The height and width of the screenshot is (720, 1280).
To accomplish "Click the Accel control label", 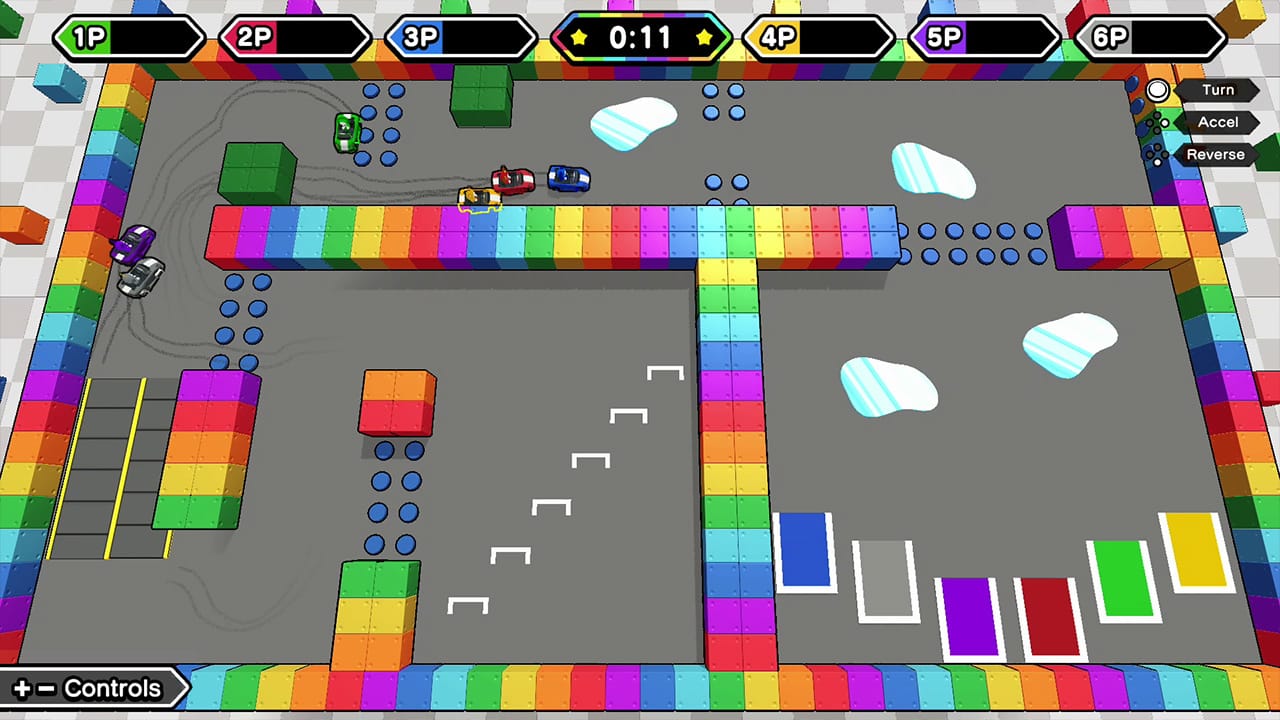I will [x=1218, y=123].
